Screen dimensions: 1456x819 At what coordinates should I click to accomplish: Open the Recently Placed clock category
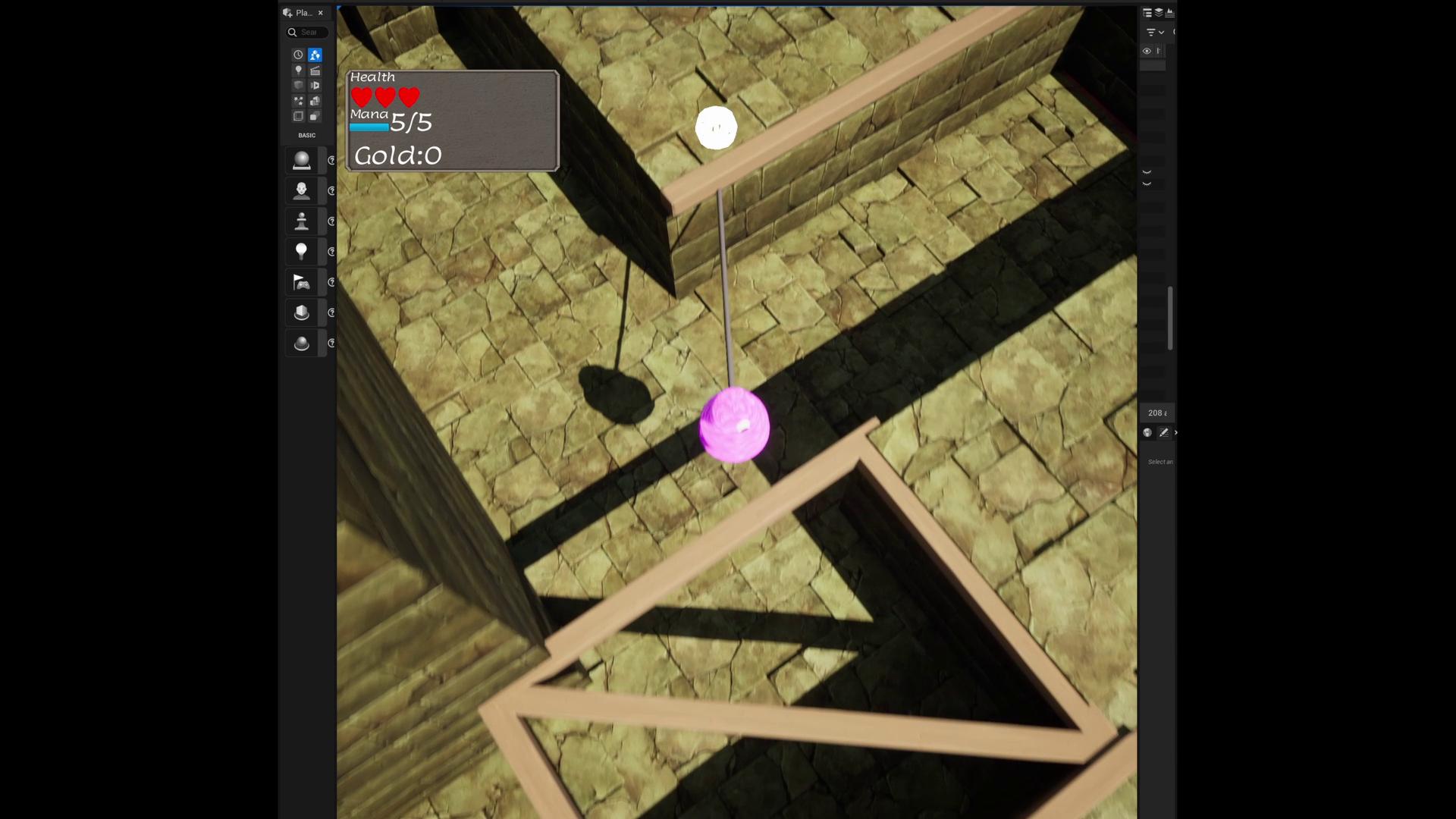pyautogui.click(x=298, y=55)
